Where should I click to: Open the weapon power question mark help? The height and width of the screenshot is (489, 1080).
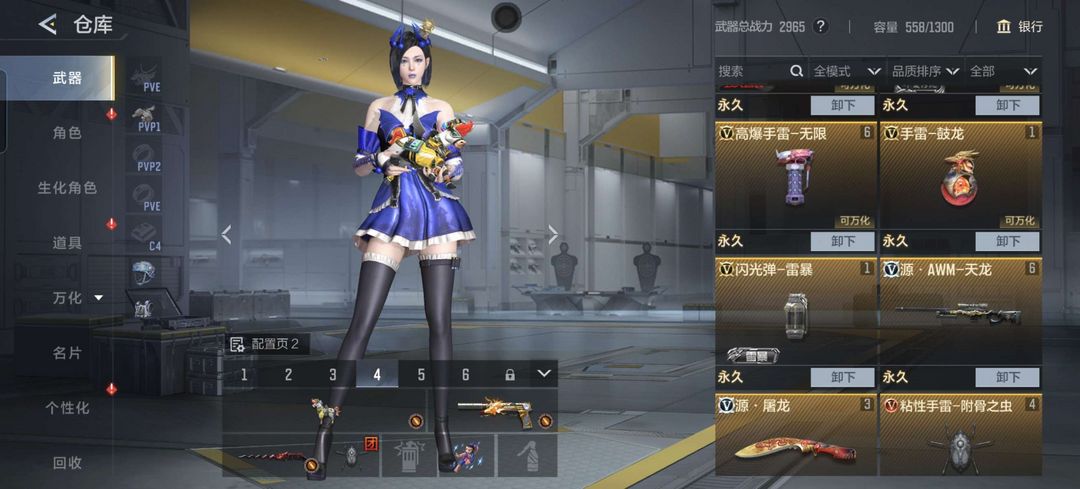tap(821, 27)
